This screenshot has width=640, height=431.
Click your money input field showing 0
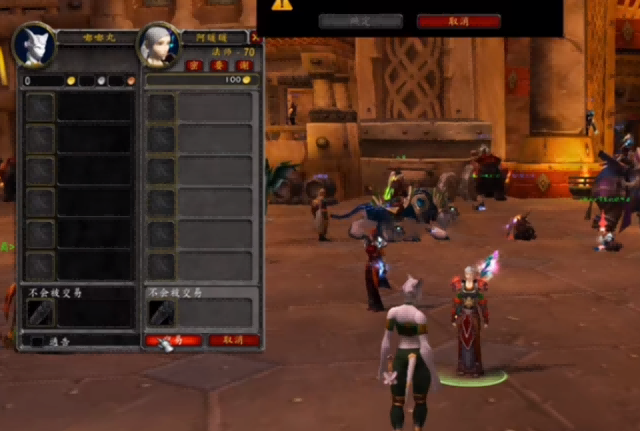(45, 80)
